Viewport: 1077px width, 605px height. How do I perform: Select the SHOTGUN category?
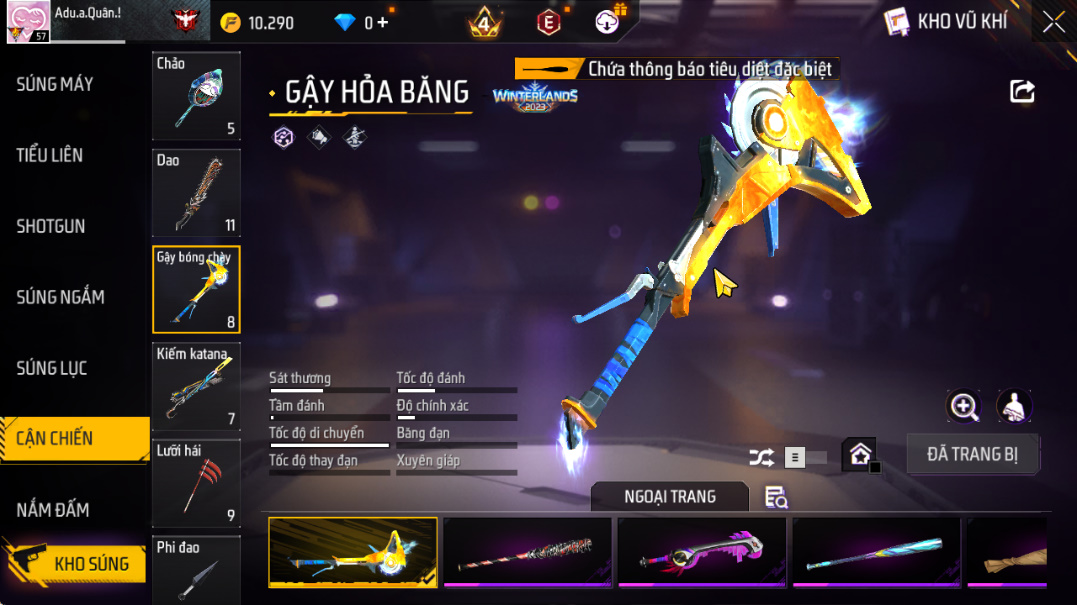[51, 226]
